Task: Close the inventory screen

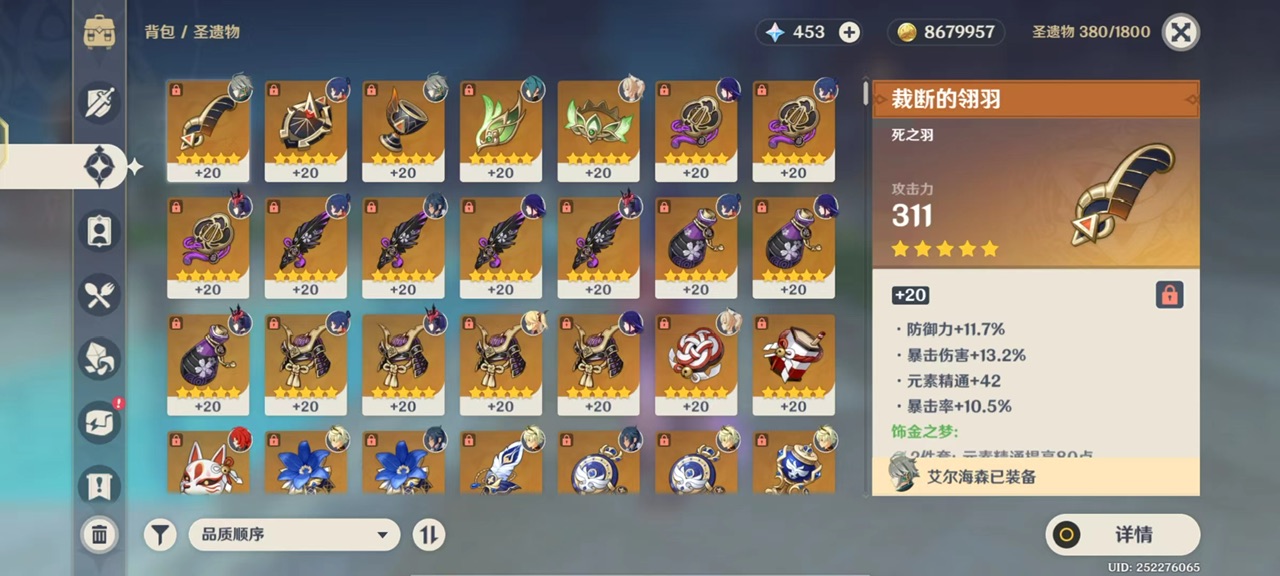Action: coord(1181,32)
